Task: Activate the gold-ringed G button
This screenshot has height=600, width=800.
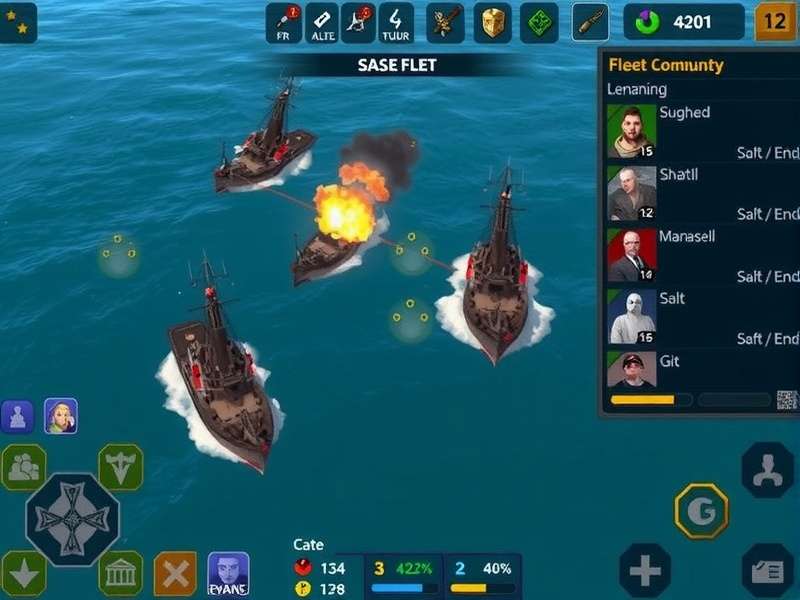Action: [x=701, y=511]
